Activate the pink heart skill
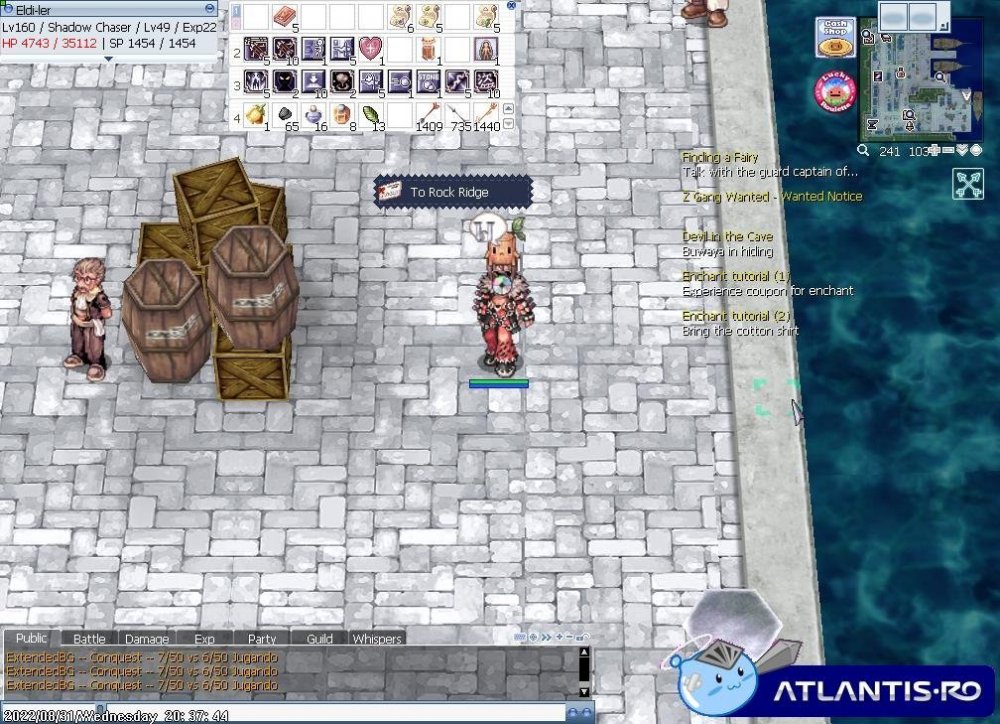This screenshot has width=1000, height=724. click(370, 48)
